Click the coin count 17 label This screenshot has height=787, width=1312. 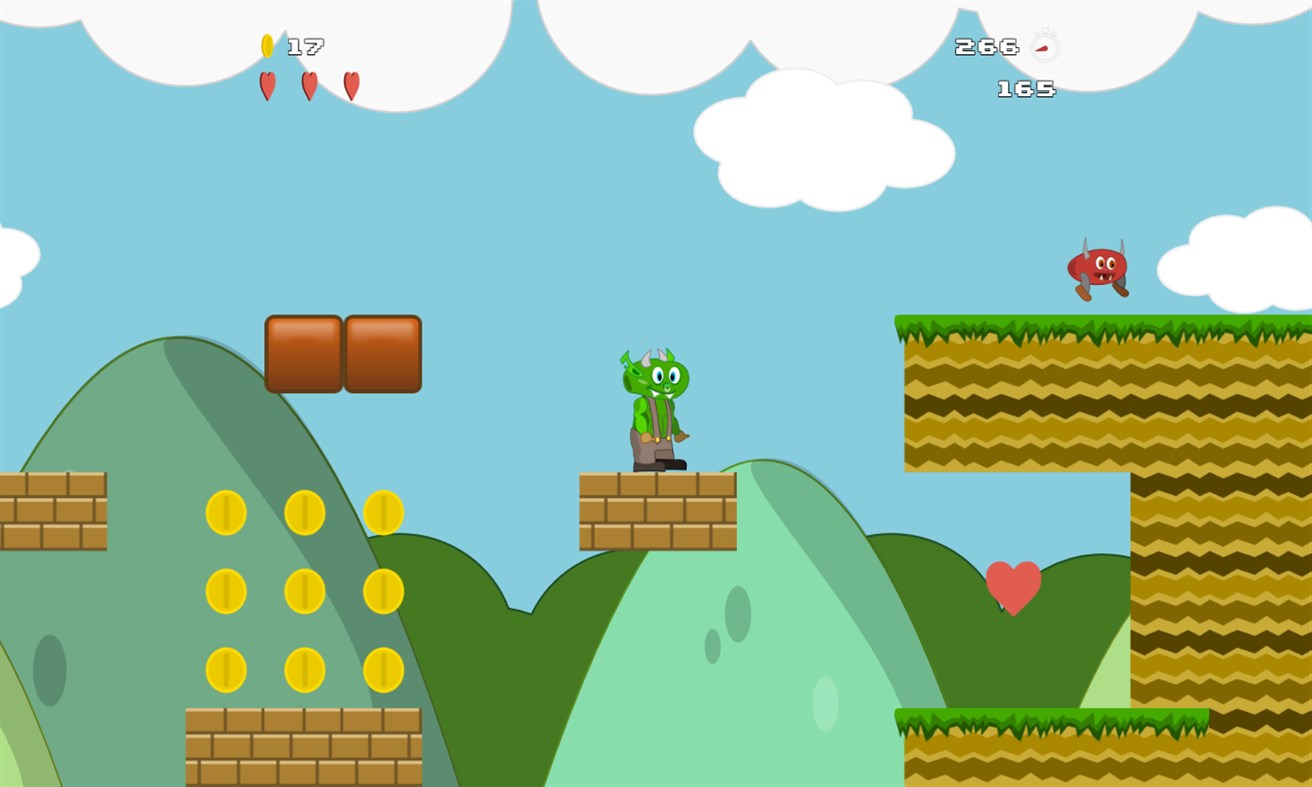(307, 44)
